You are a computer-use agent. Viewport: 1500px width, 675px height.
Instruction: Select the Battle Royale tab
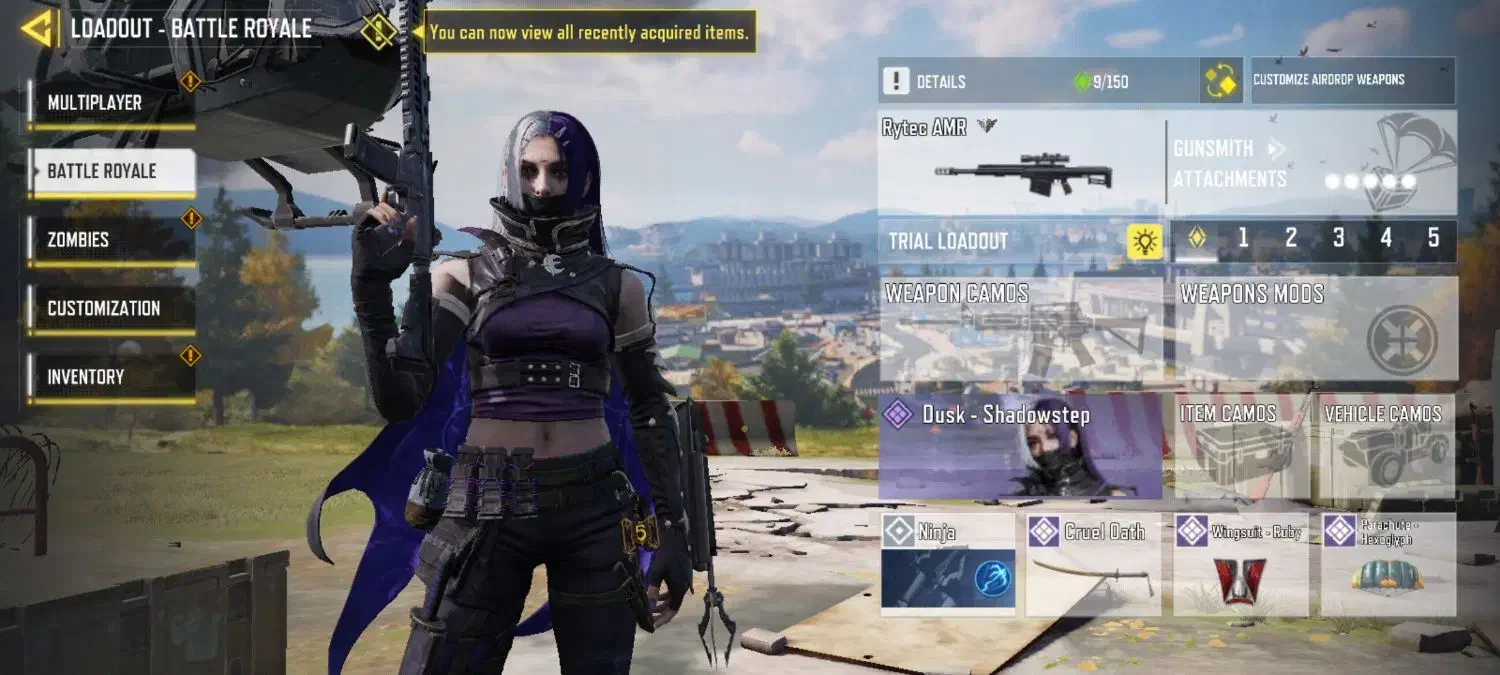coord(110,171)
